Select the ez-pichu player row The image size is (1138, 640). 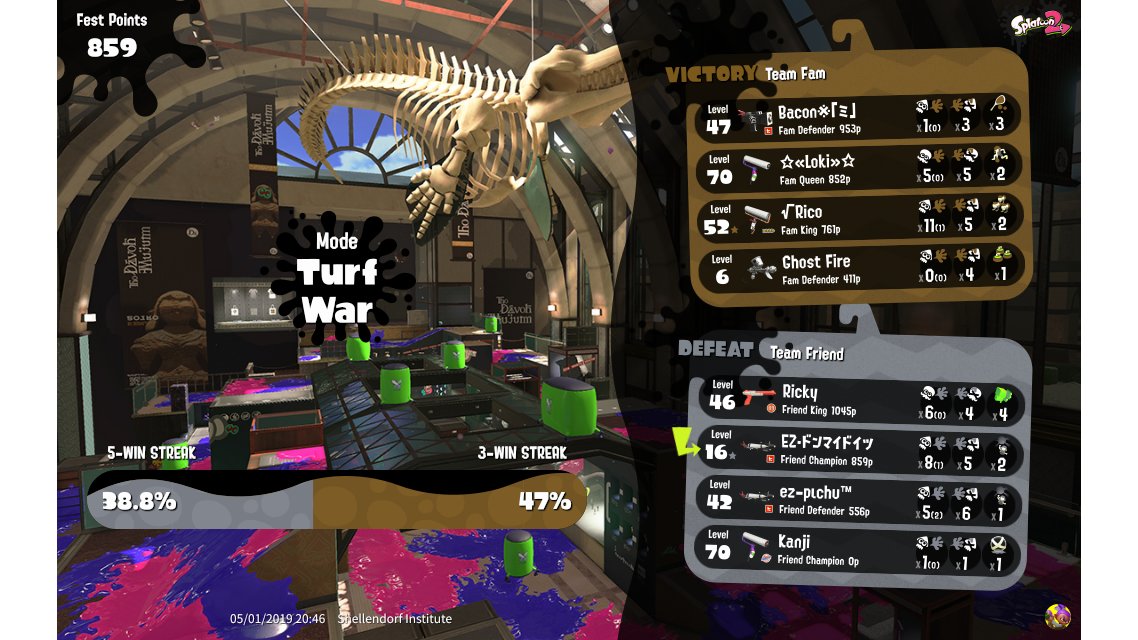(858, 502)
